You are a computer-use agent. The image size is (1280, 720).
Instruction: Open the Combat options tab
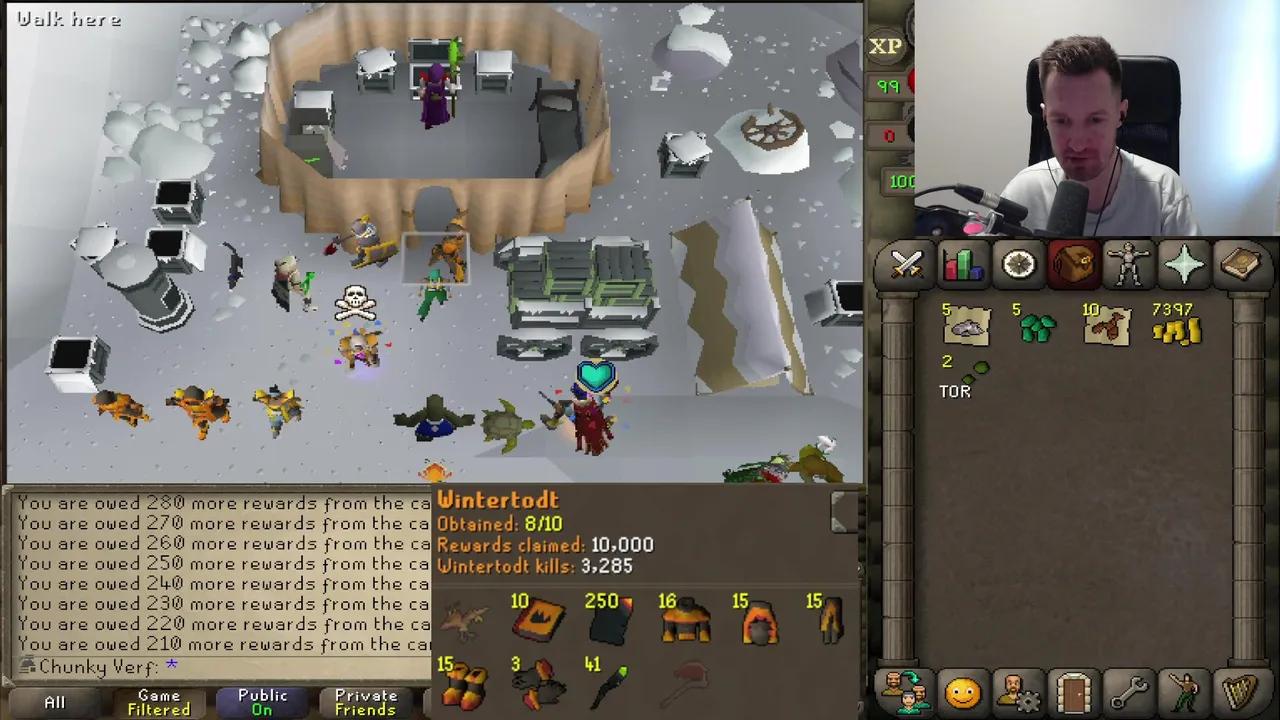pyautogui.click(x=906, y=264)
